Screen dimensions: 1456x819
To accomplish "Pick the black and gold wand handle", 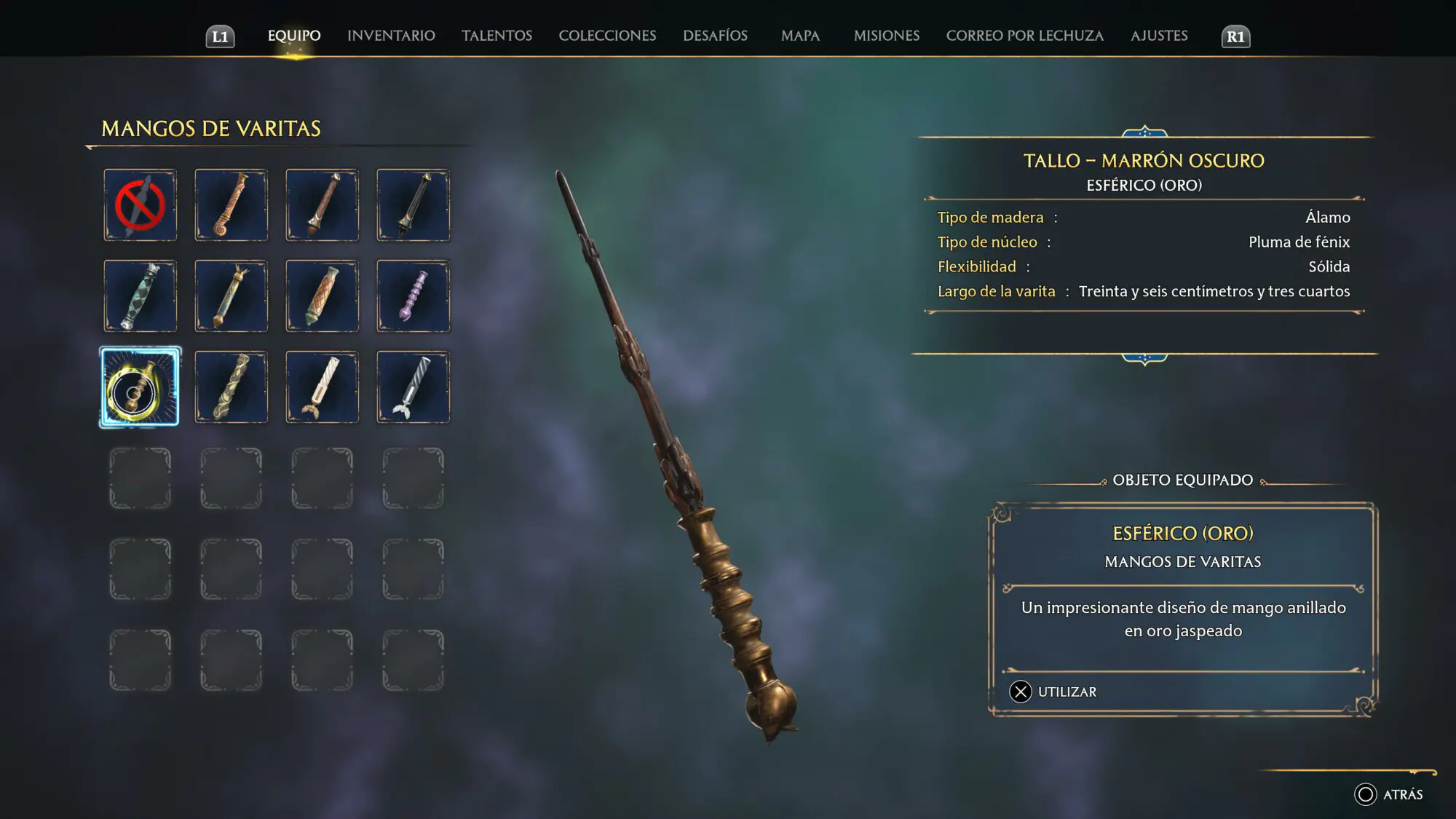I will 413,205.
